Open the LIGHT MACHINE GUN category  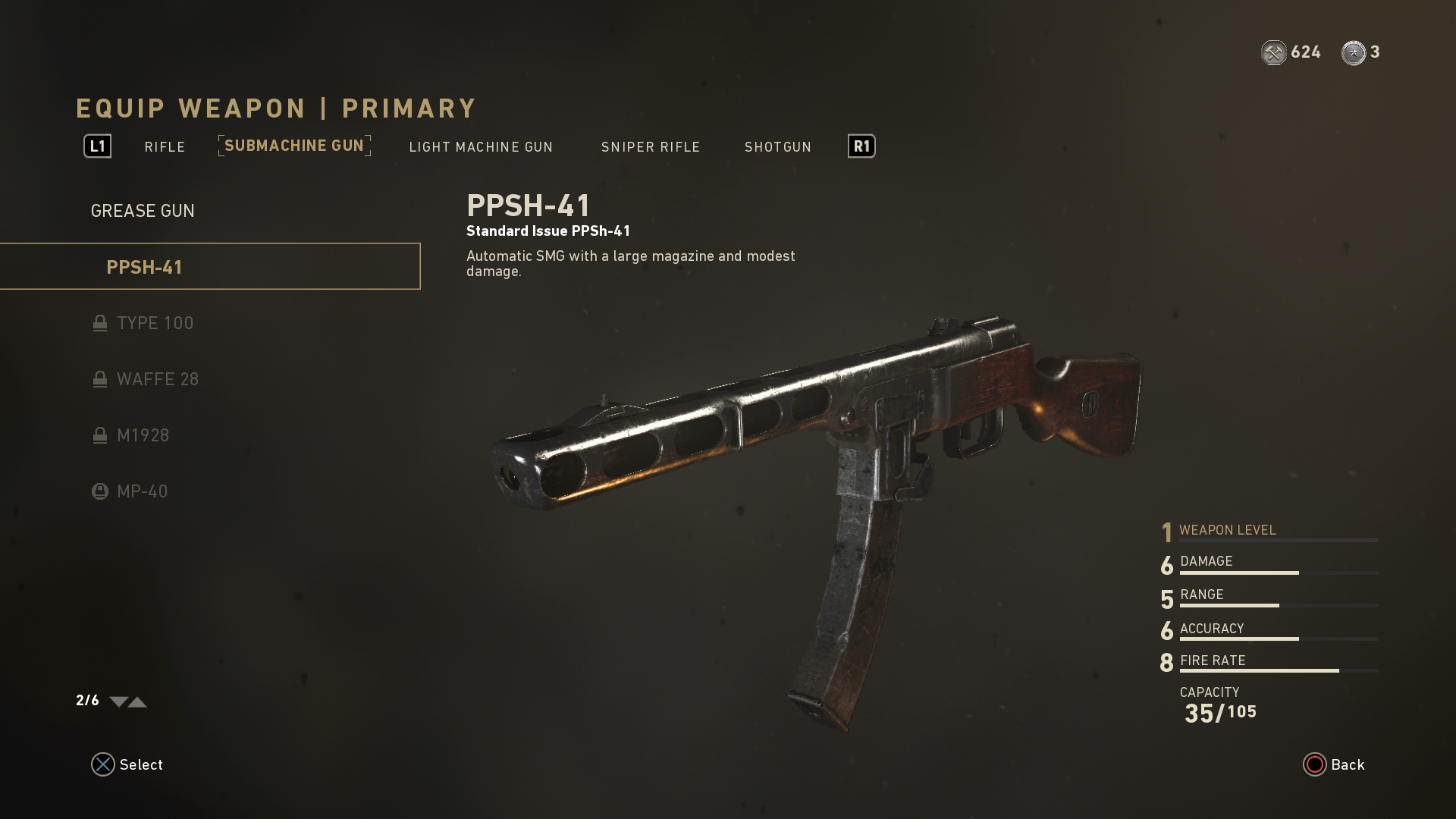coord(481,146)
